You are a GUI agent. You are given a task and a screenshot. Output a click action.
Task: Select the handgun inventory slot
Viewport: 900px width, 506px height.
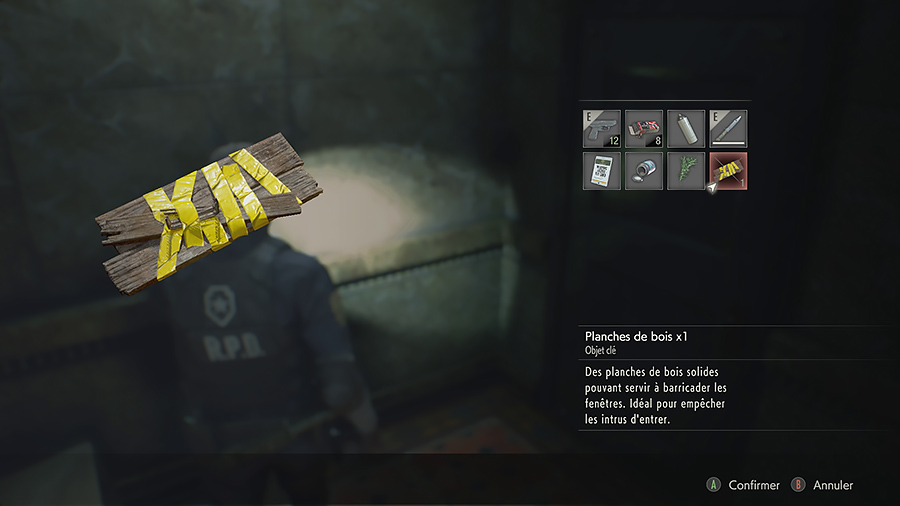602,129
